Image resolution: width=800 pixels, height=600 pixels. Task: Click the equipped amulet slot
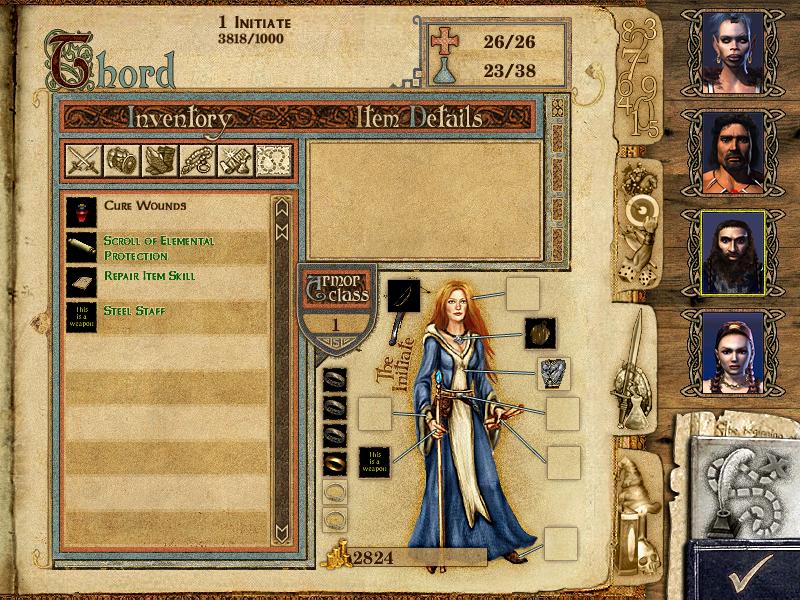(541, 333)
